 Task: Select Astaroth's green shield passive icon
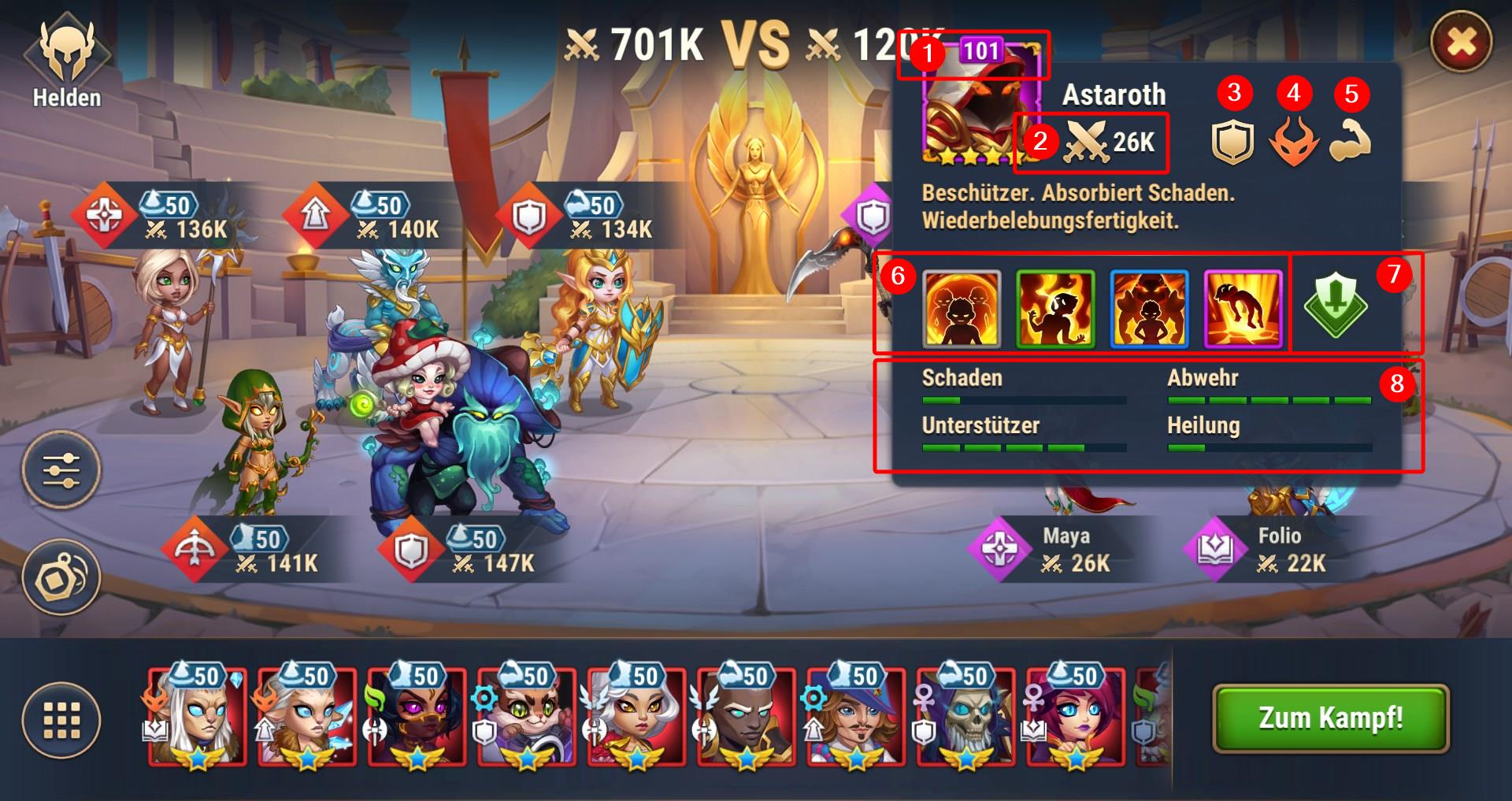(1335, 305)
